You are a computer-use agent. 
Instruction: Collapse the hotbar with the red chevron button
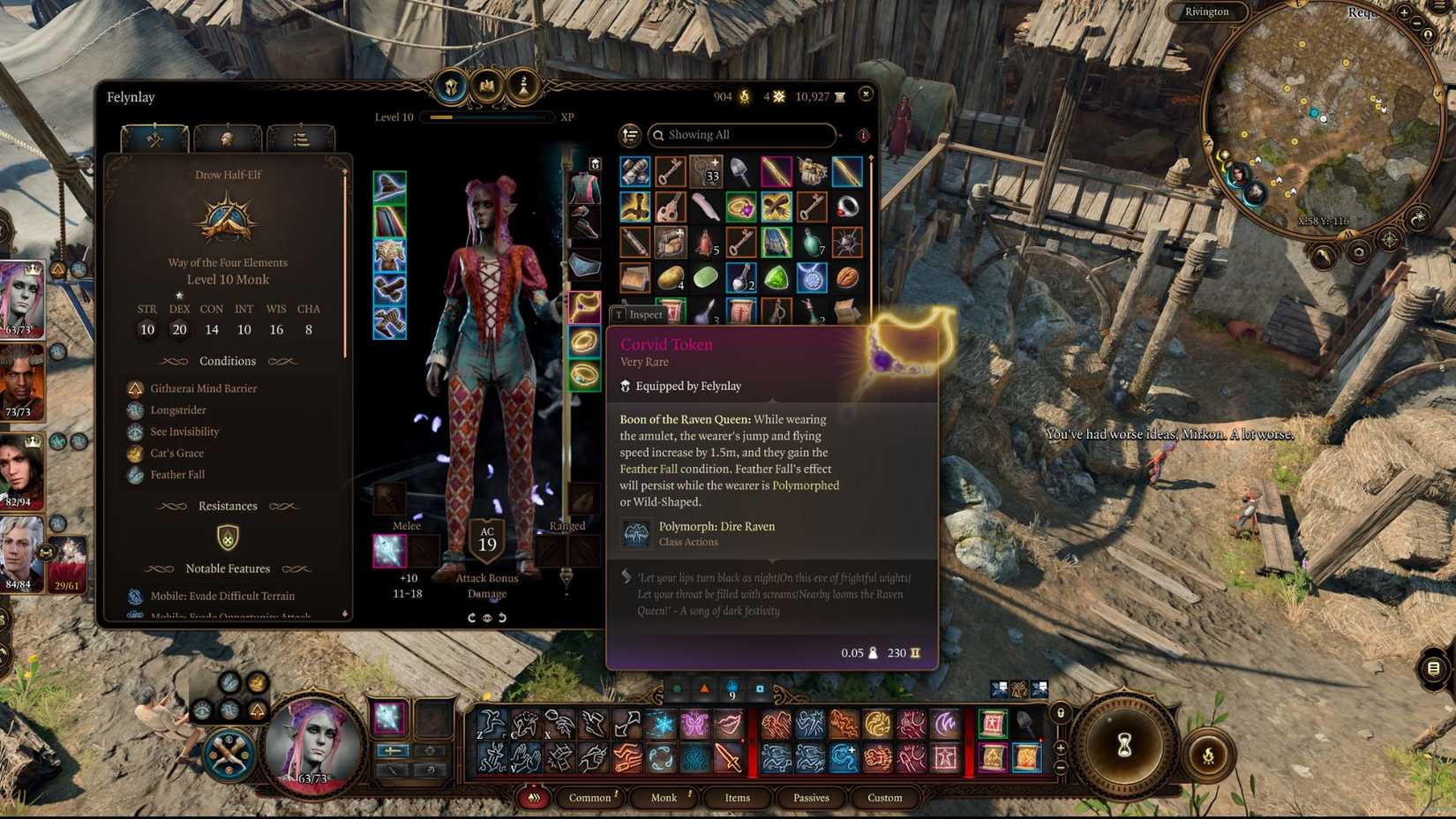[533, 797]
